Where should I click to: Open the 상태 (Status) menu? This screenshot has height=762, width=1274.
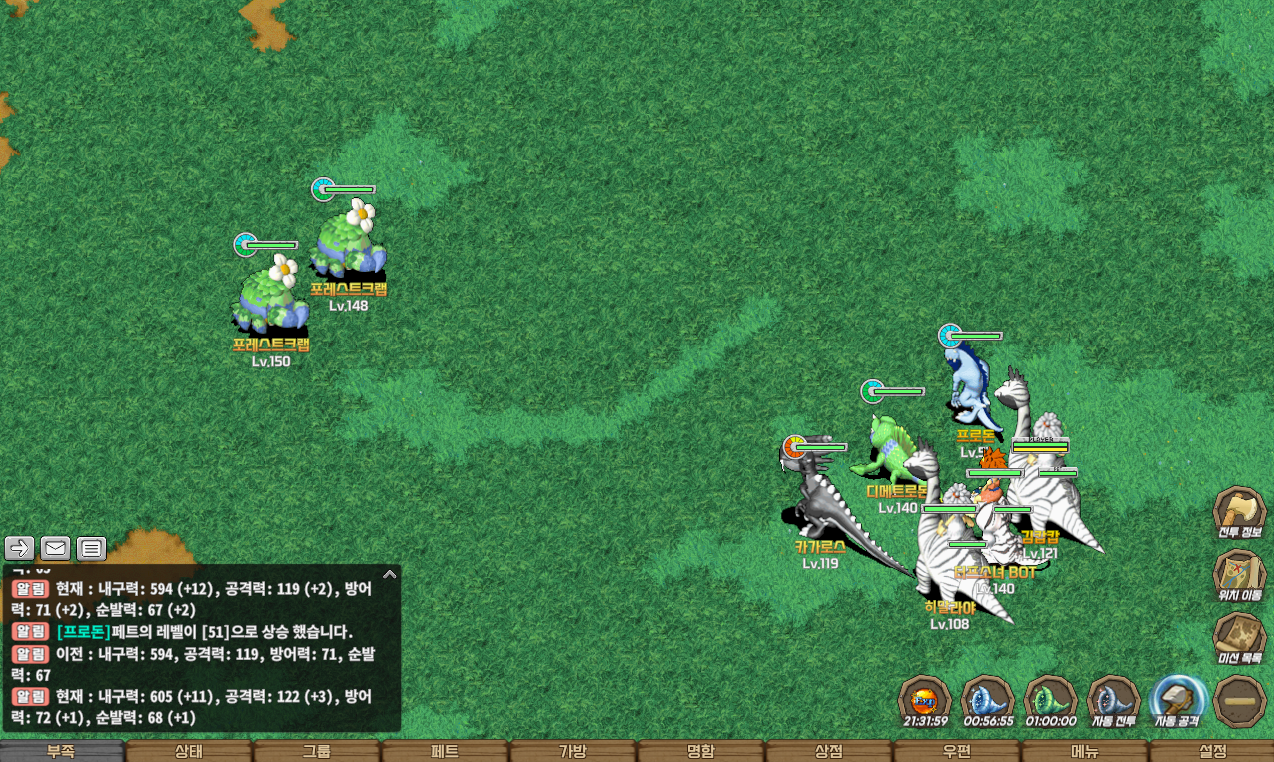[x=189, y=751]
